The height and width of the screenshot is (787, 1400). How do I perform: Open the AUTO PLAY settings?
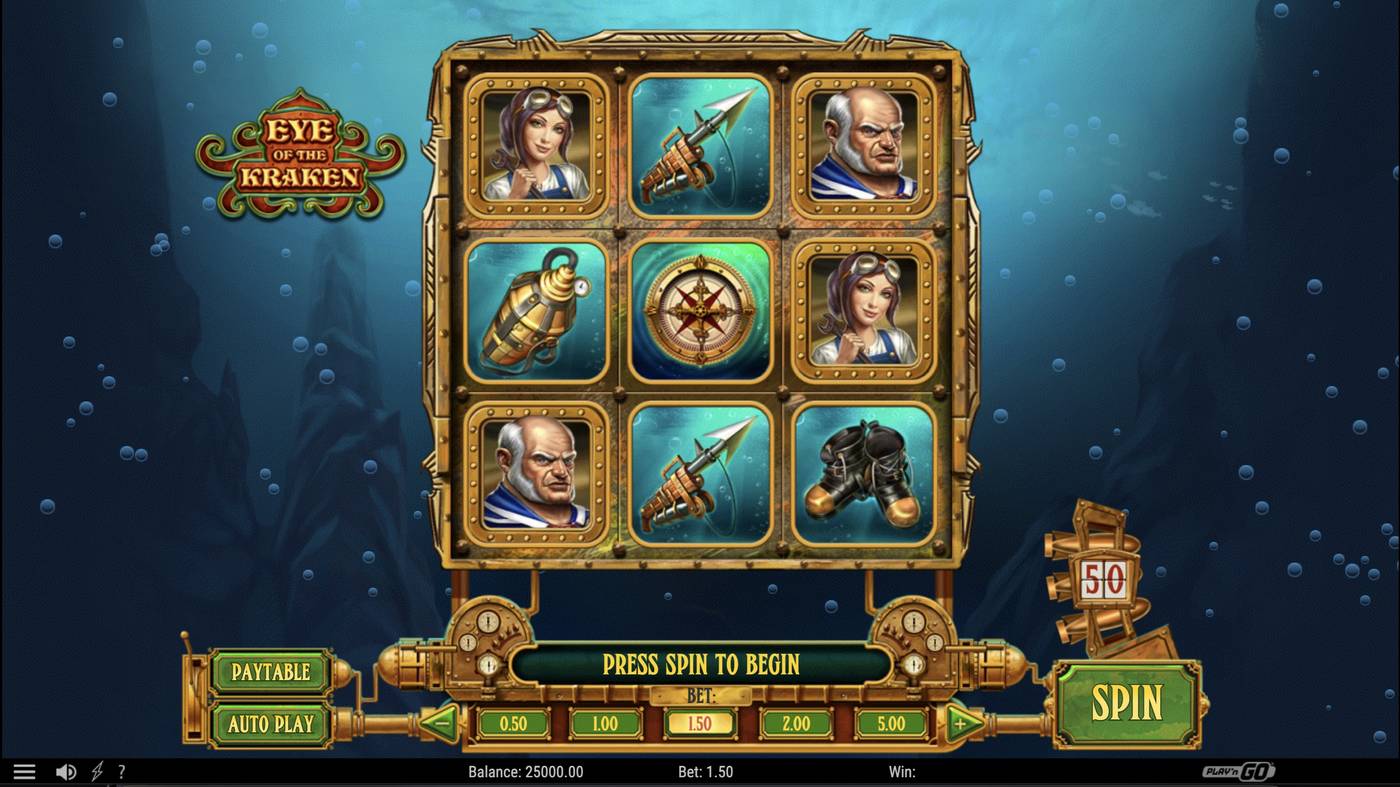pyautogui.click(x=270, y=722)
